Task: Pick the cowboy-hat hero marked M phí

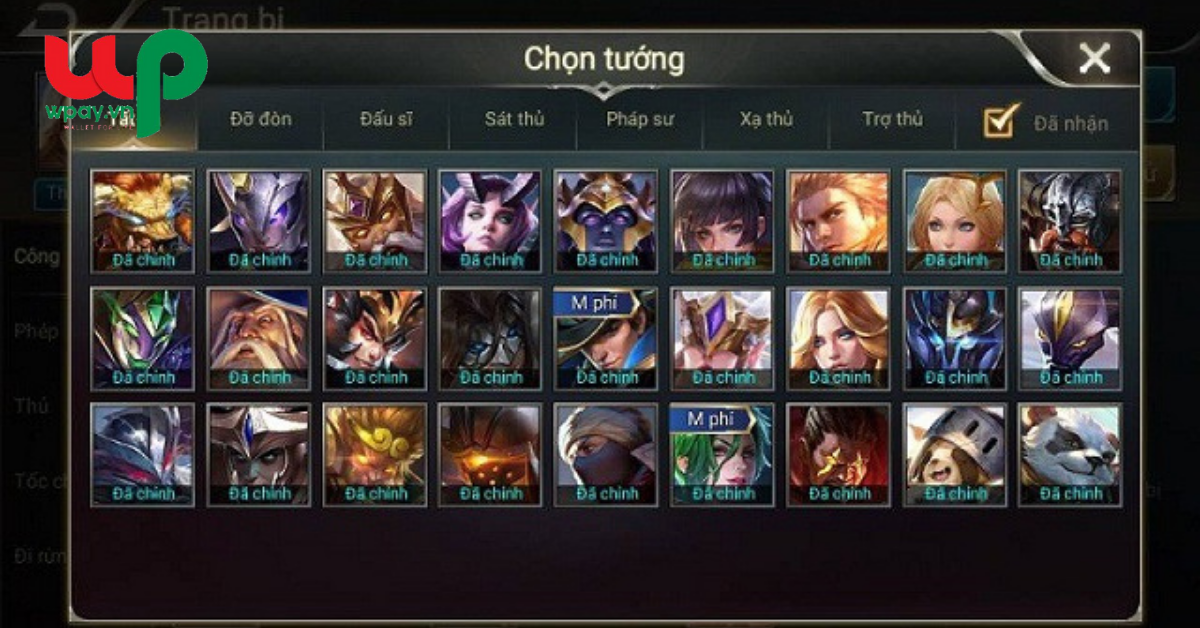Action: 606,338
